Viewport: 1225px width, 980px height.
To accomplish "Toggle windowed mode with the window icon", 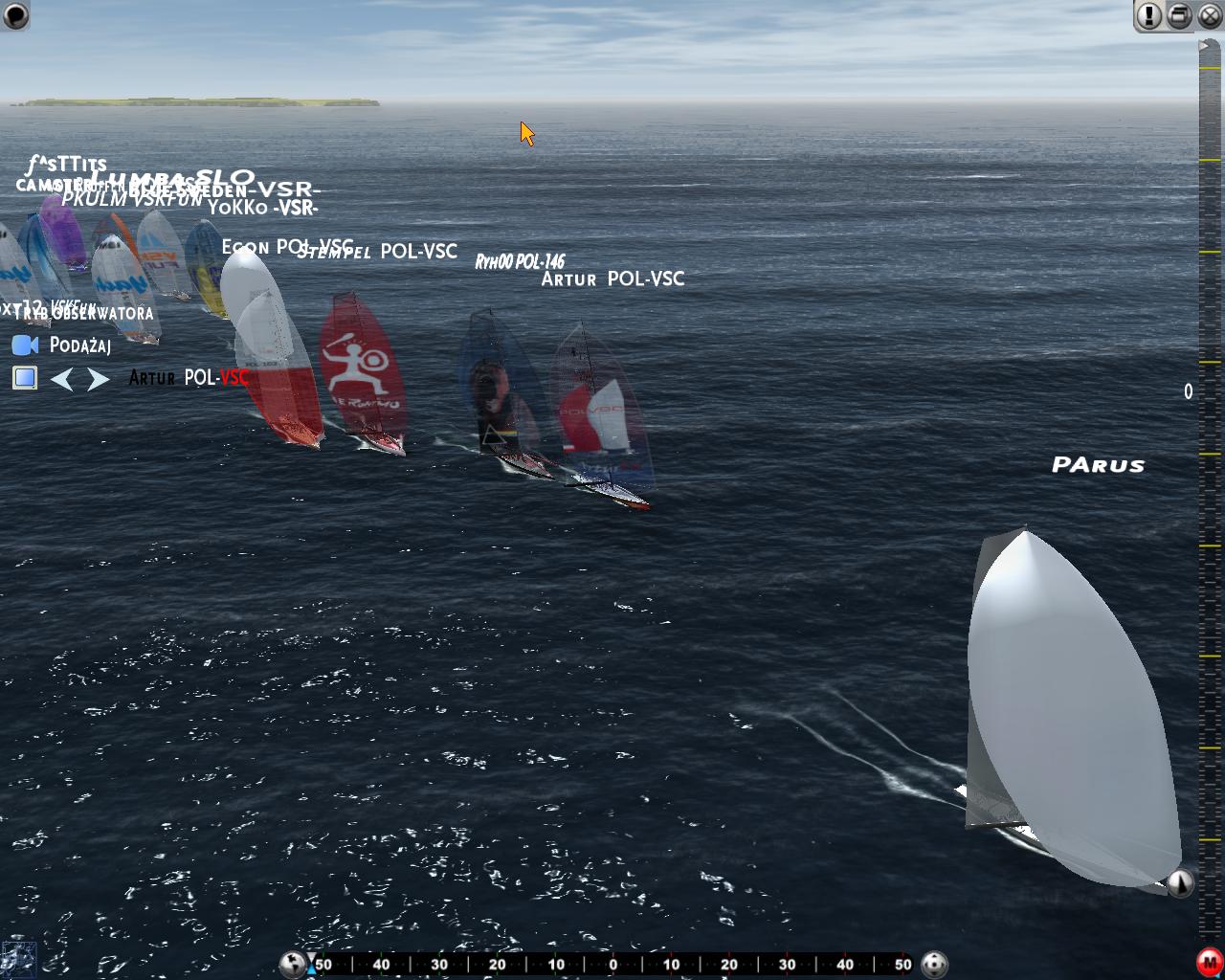I will coord(1180,15).
